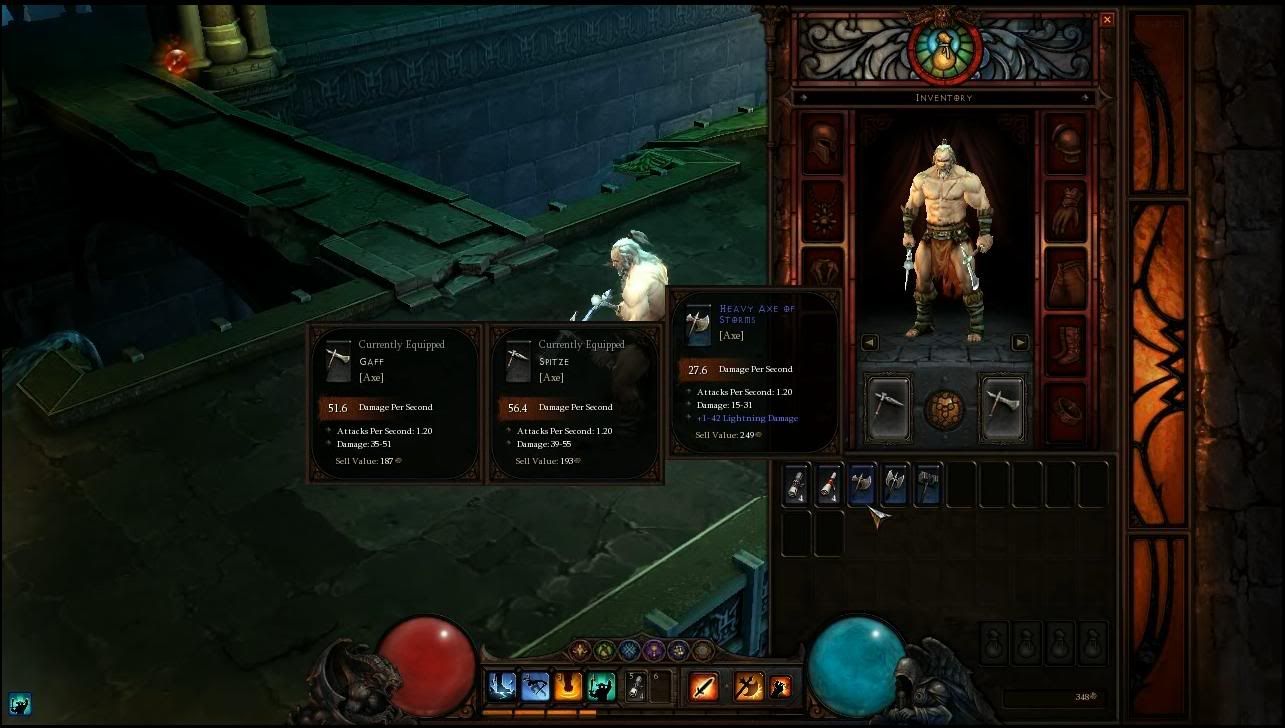The height and width of the screenshot is (728, 1285).
Task: Rotate the character model left
Action: 869,342
